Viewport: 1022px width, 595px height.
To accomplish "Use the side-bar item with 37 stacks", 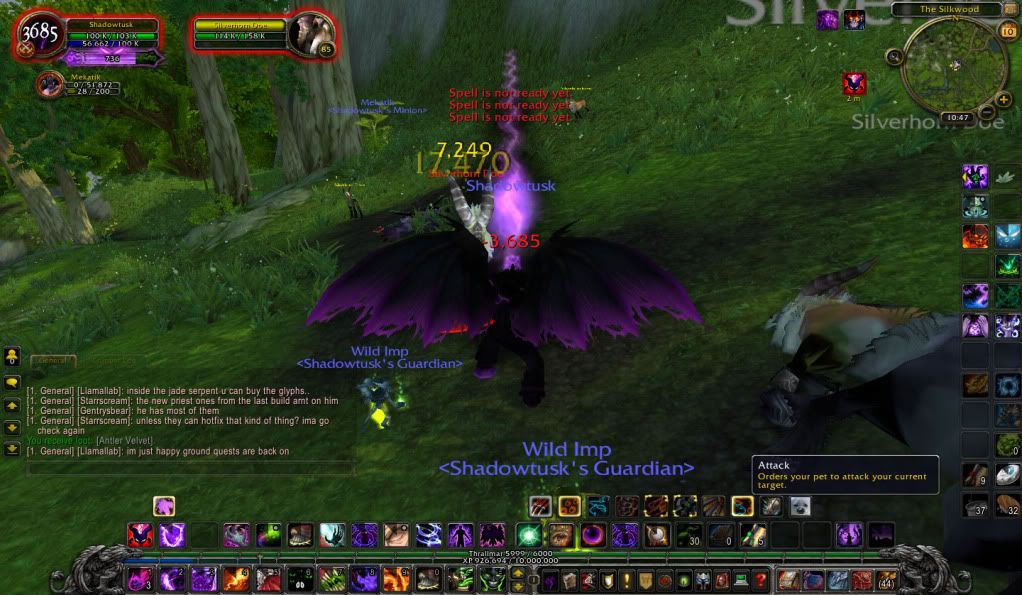I will click(974, 507).
